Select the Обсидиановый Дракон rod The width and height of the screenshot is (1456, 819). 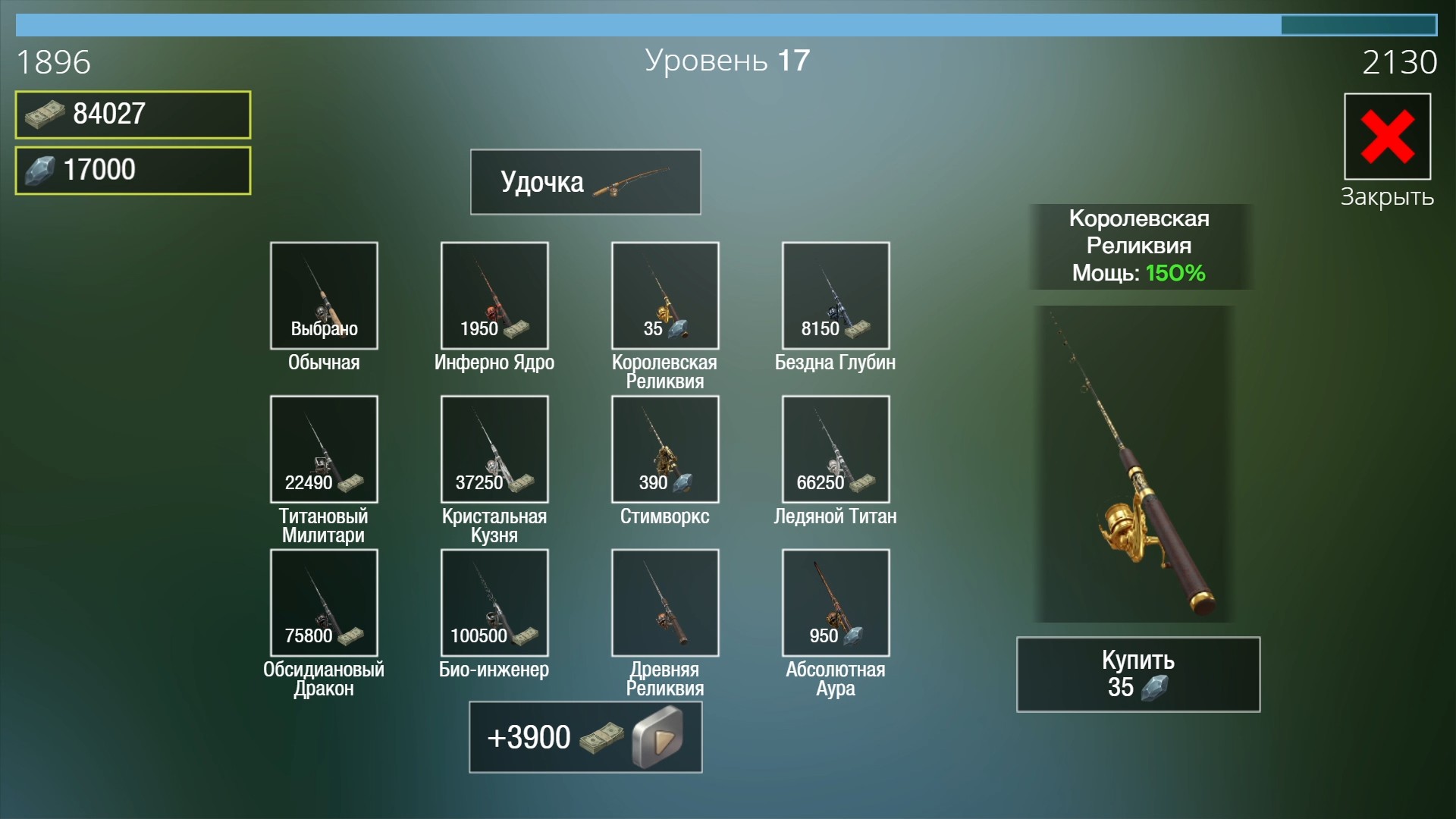click(x=324, y=602)
